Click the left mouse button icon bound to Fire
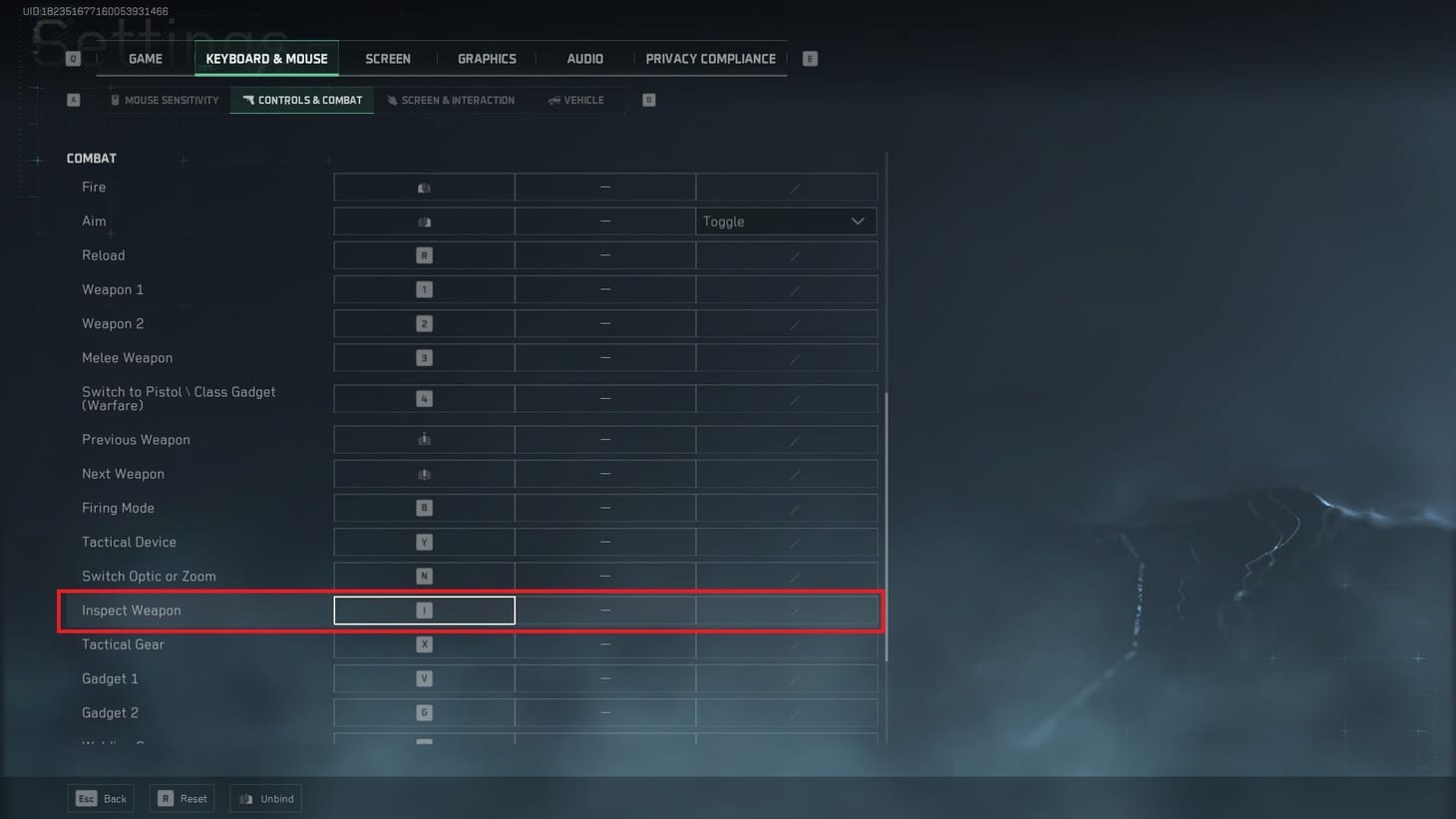The image size is (1456, 819). tap(423, 187)
